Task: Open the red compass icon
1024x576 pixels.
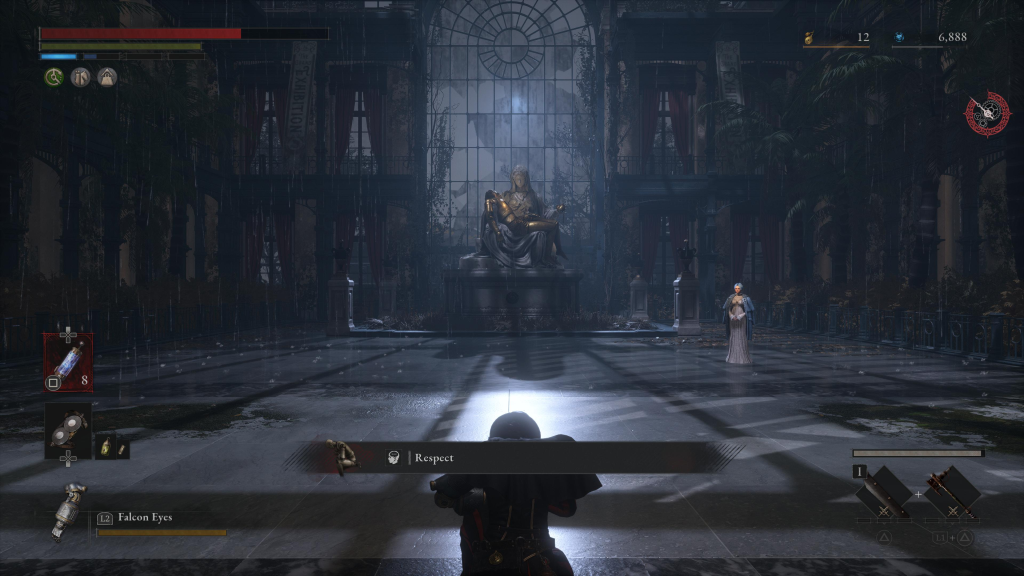Action: (x=986, y=113)
